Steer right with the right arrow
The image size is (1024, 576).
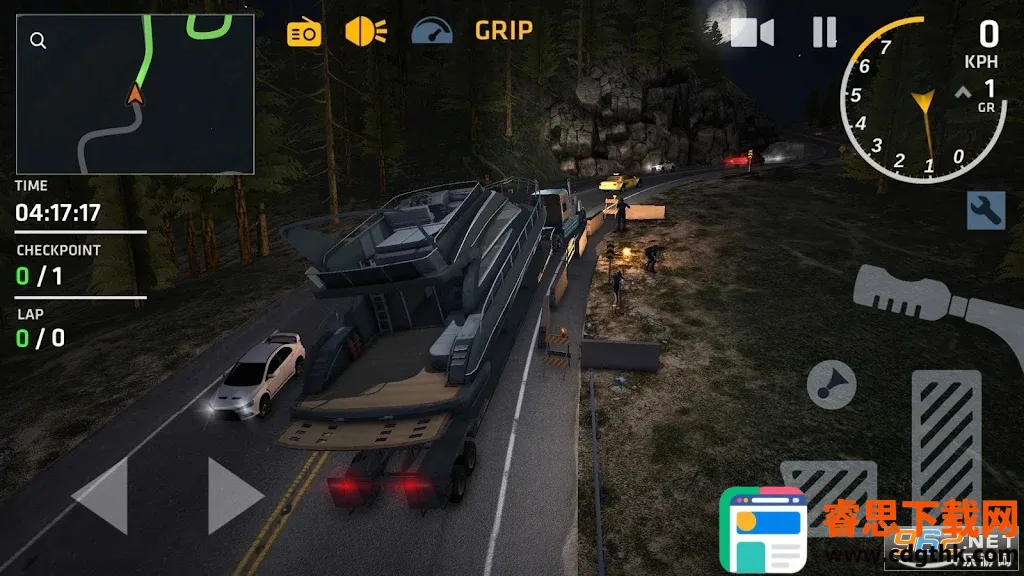point(234,495)
